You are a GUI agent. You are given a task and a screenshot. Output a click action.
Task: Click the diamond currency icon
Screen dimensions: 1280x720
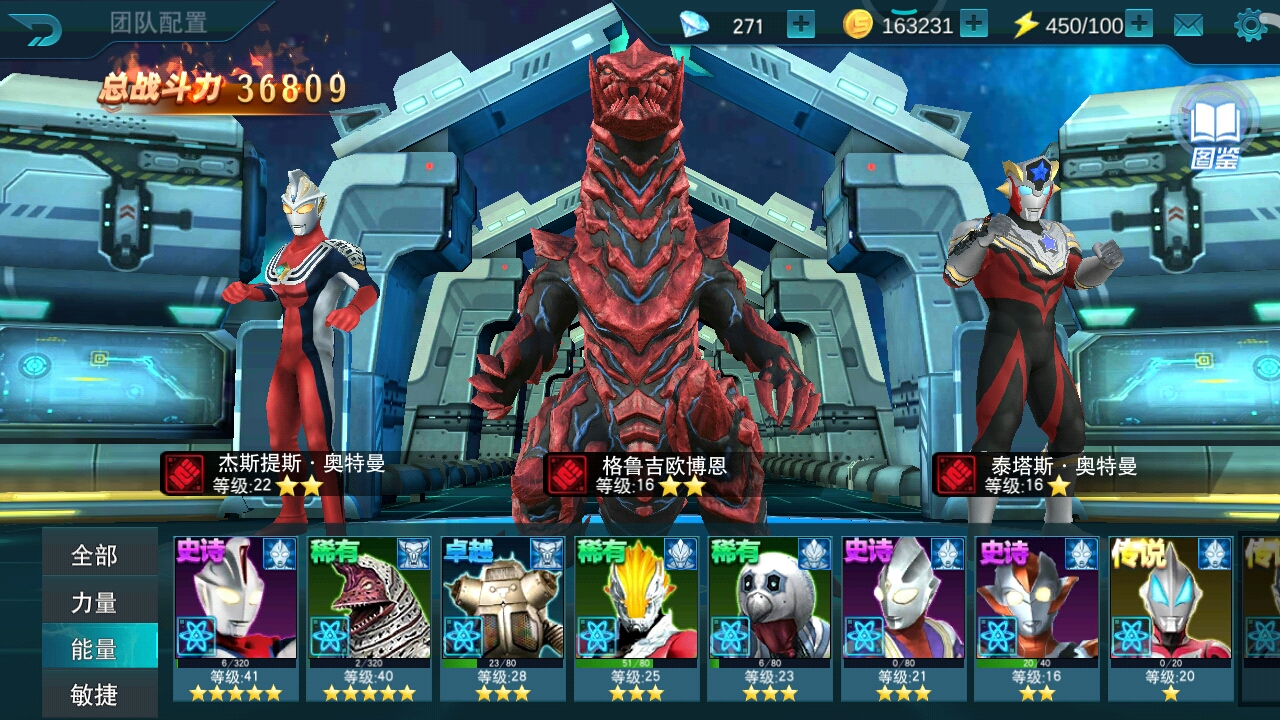pos(697,24)
